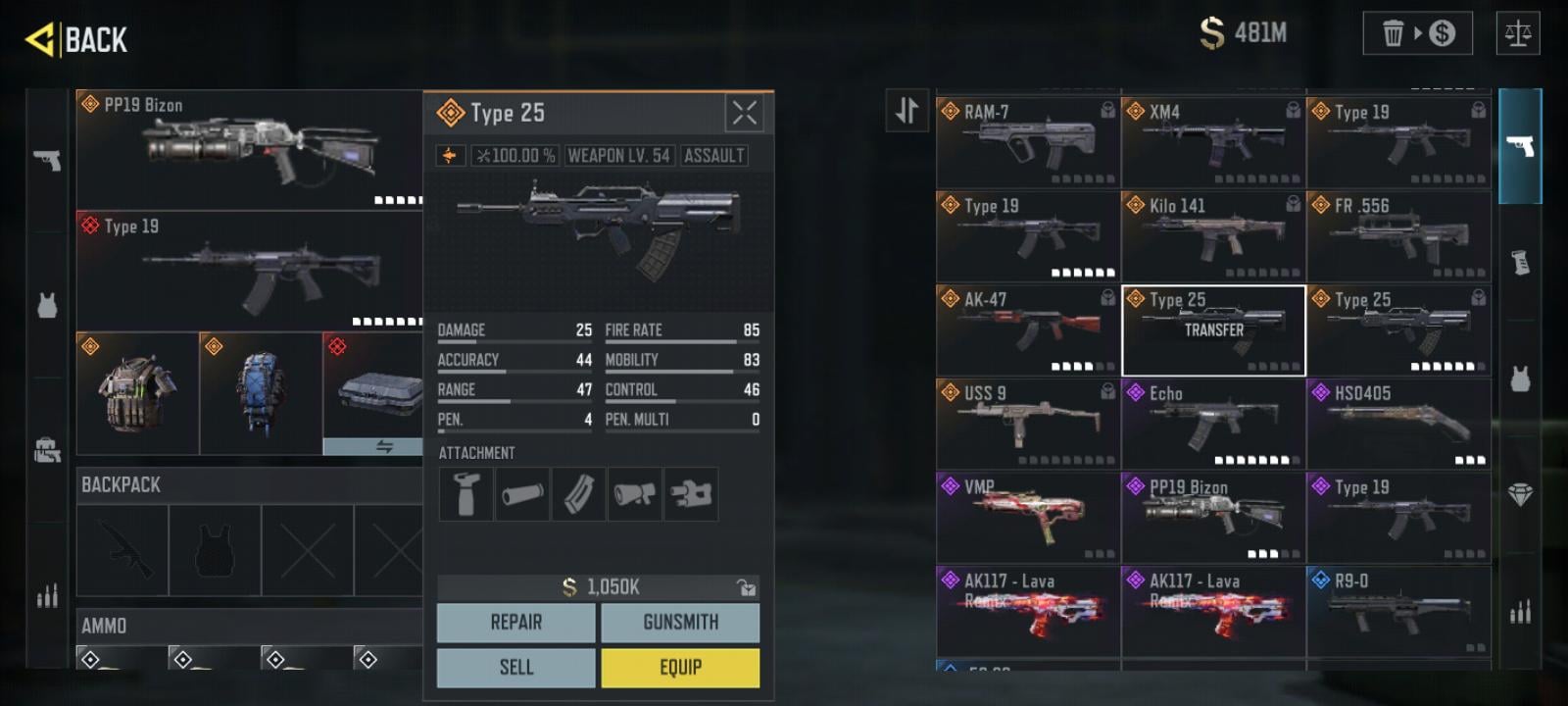Switch to the storage weapons pistol tab
1568x706 pixels.
pos(1520,146)
